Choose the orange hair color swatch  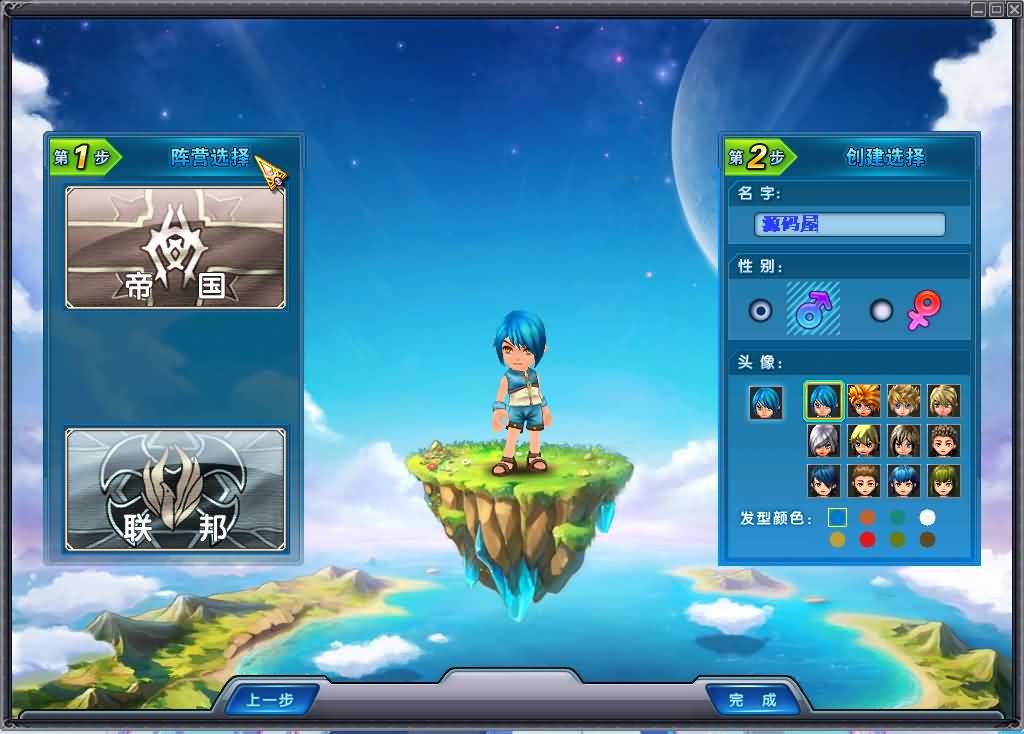click(x=867, y=517)
